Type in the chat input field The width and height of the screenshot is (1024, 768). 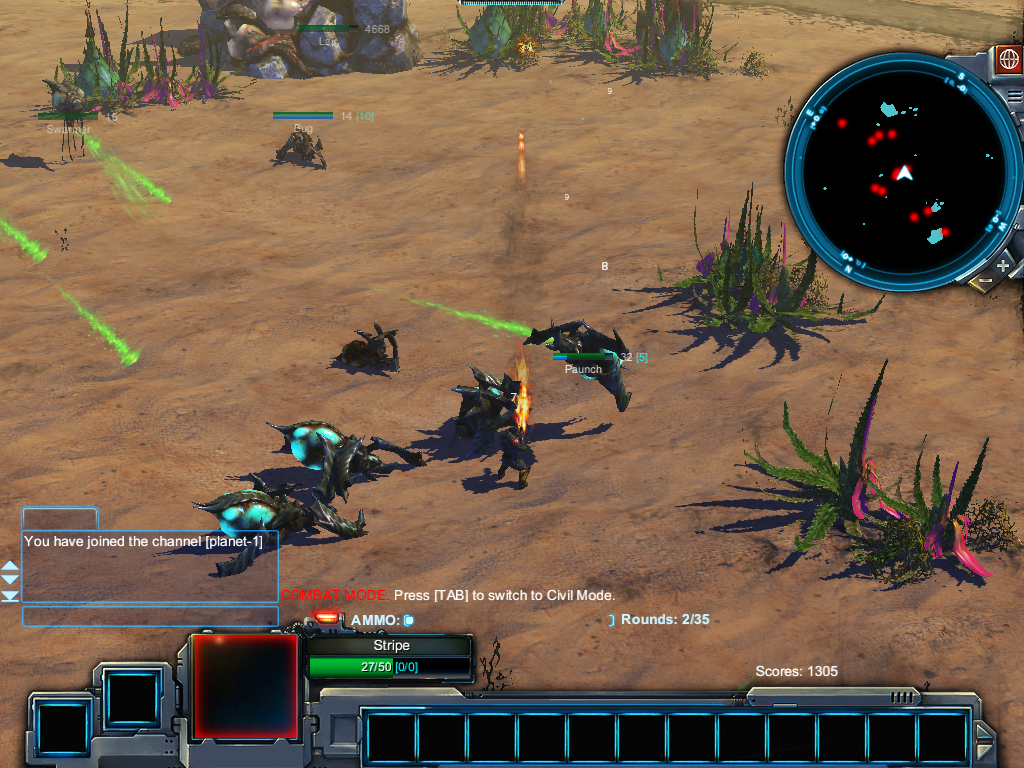click(150, 616)
